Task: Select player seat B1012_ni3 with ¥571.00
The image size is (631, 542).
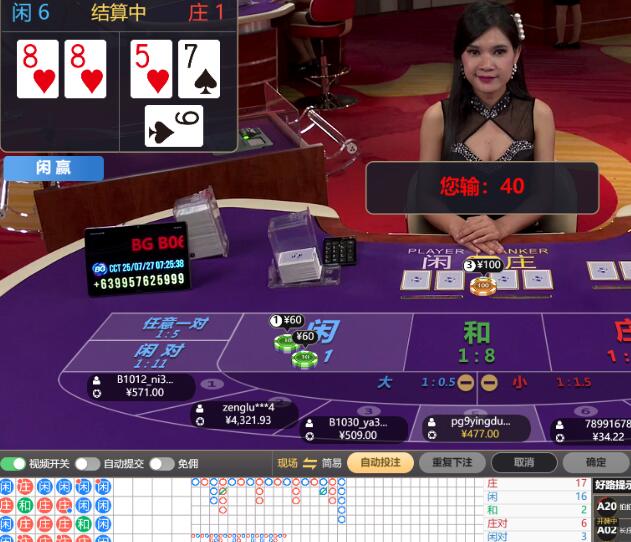Action: (x=140, y=386)
